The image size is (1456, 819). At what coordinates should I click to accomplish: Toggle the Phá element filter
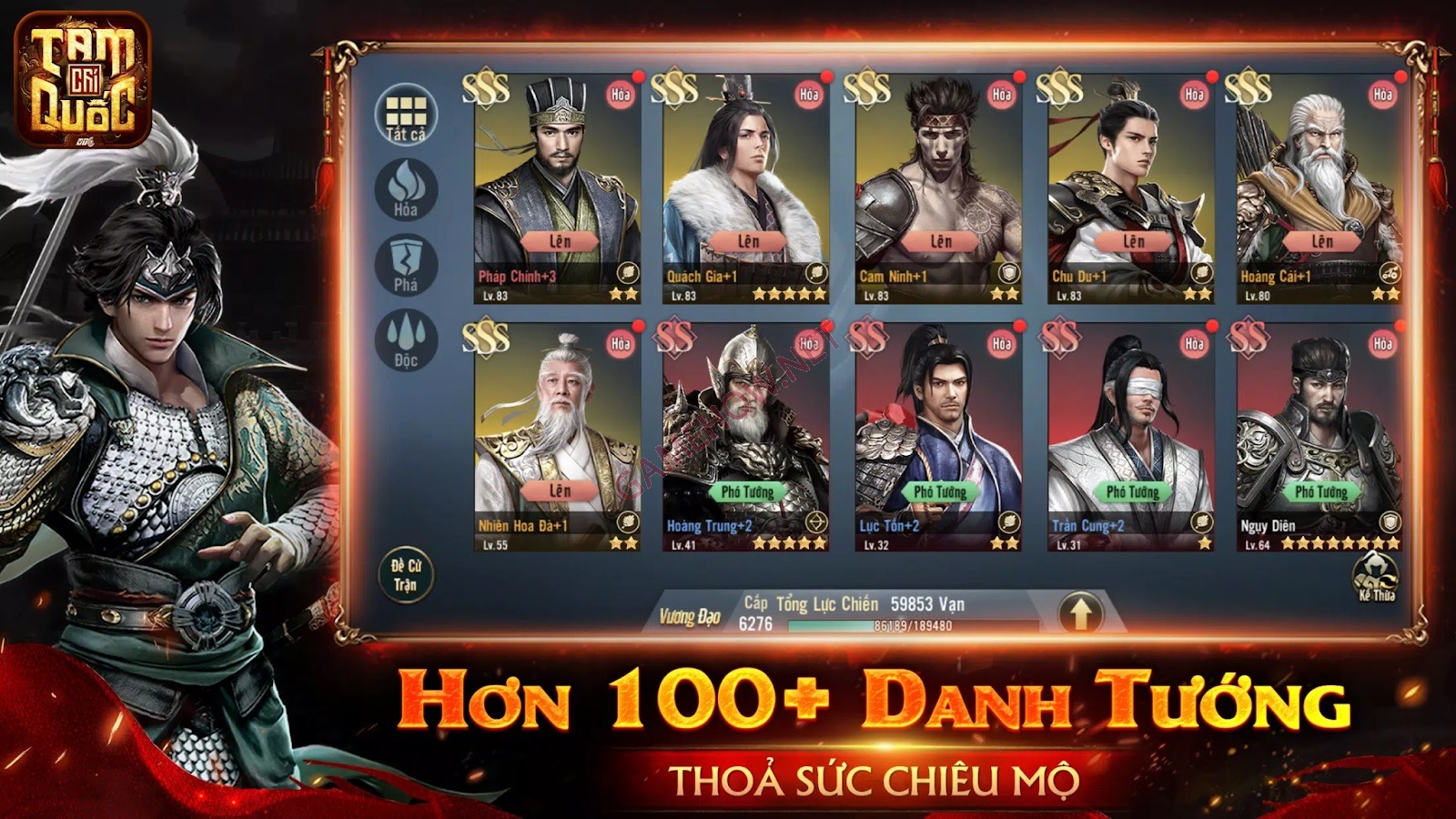click(x=404, y=262)
